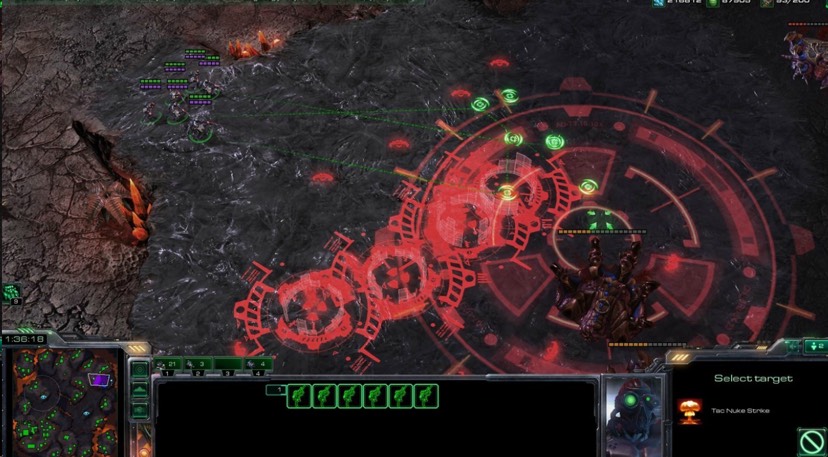Open the panel above the command card
This screenshot has height=457, width=828.
(812, 346)
